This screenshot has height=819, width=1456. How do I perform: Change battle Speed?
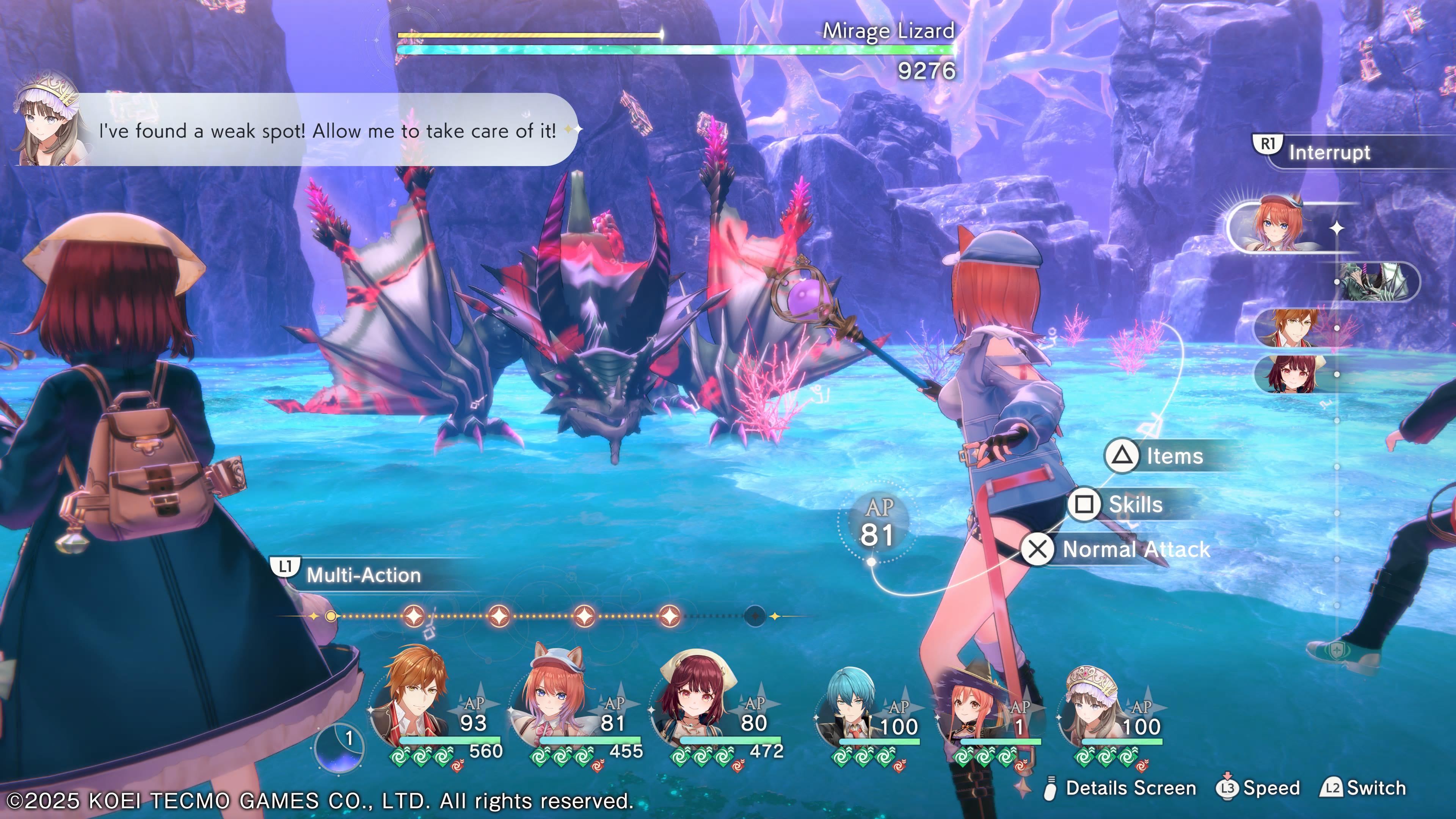1269,788
